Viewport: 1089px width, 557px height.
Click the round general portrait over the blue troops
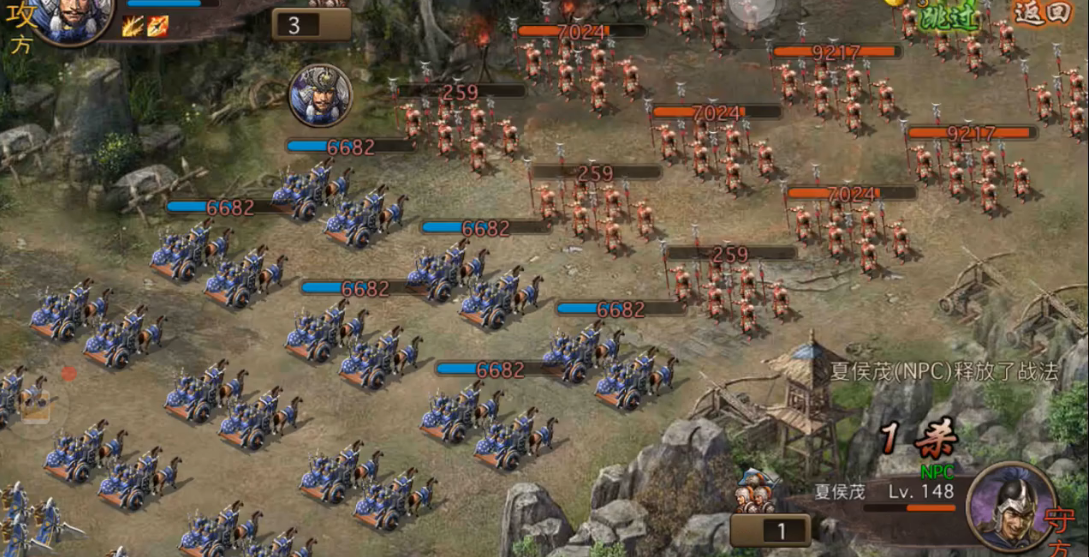320,95
